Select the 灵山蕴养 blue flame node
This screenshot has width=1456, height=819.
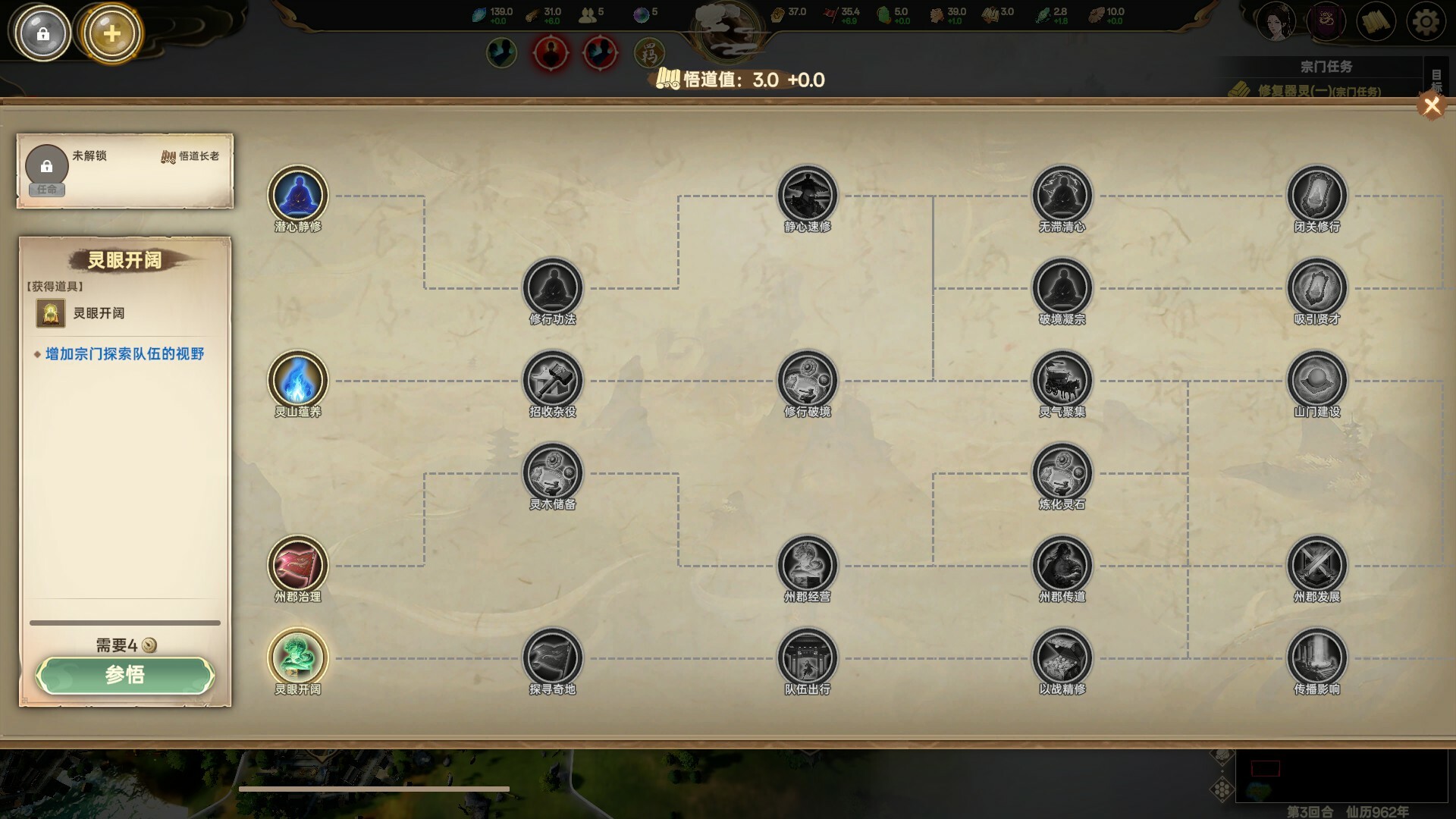(x=298, y=381)
